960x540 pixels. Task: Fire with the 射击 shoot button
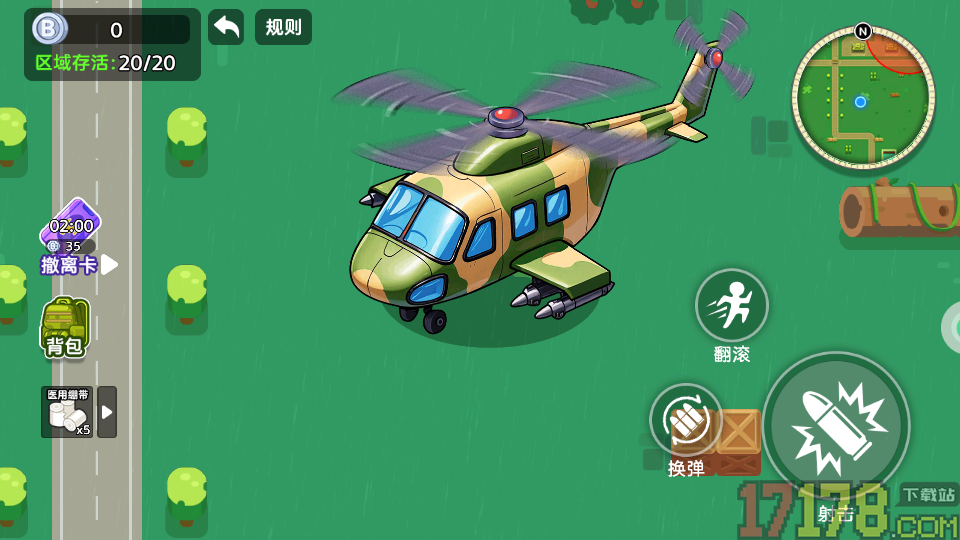[836, 427]
